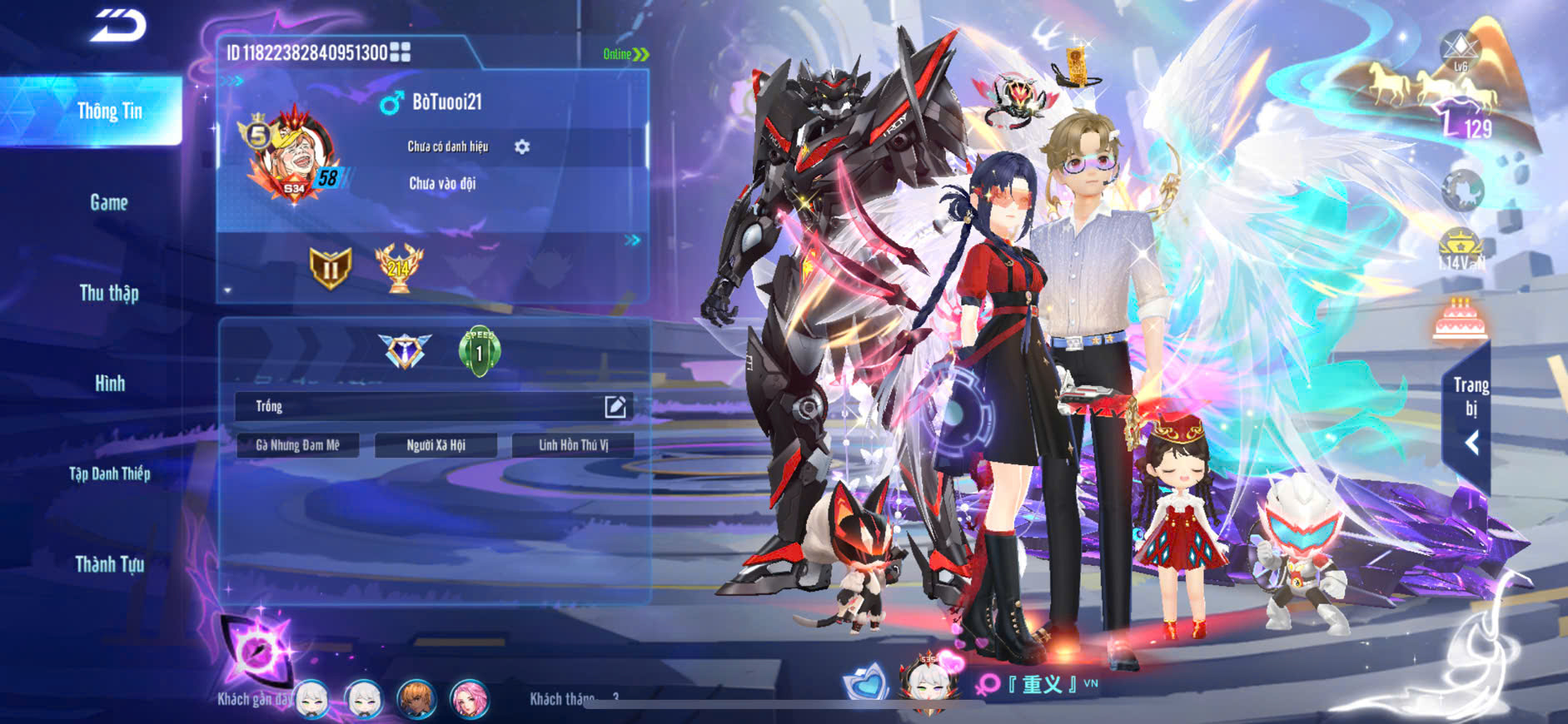The width and height of the screenshot is (1568, 724).
Task: View the pink-haired recent visitor avatar
Action: (469, 699)
